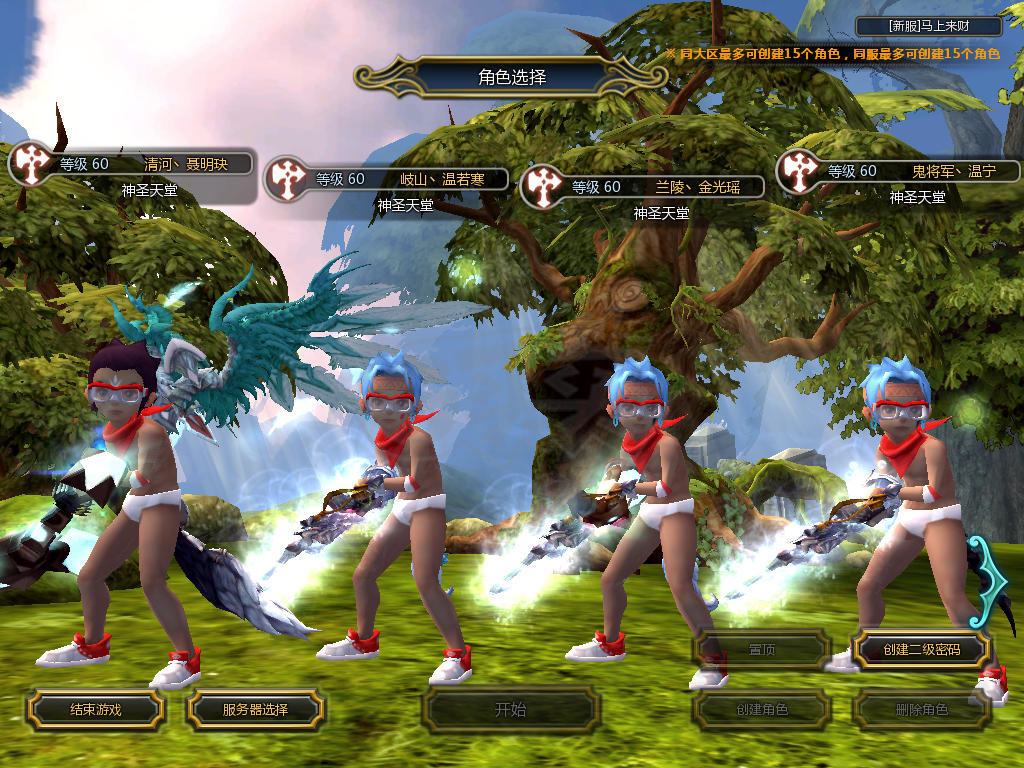Choose 创建角色 to create a character
Screen dimensions: 1024x768
pyautogui.click(x=761, y=710)
